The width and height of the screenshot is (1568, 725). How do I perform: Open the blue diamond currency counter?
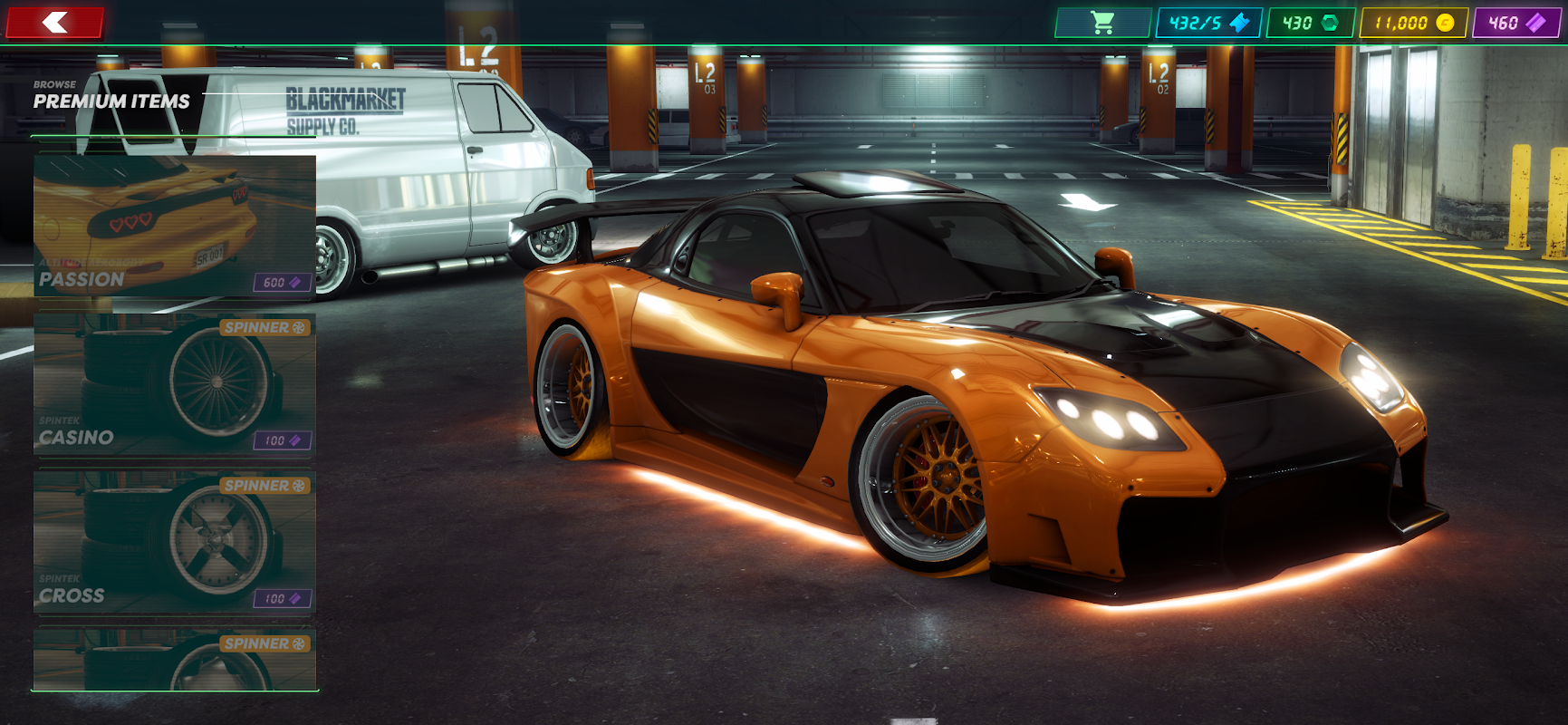[1208, 23]
